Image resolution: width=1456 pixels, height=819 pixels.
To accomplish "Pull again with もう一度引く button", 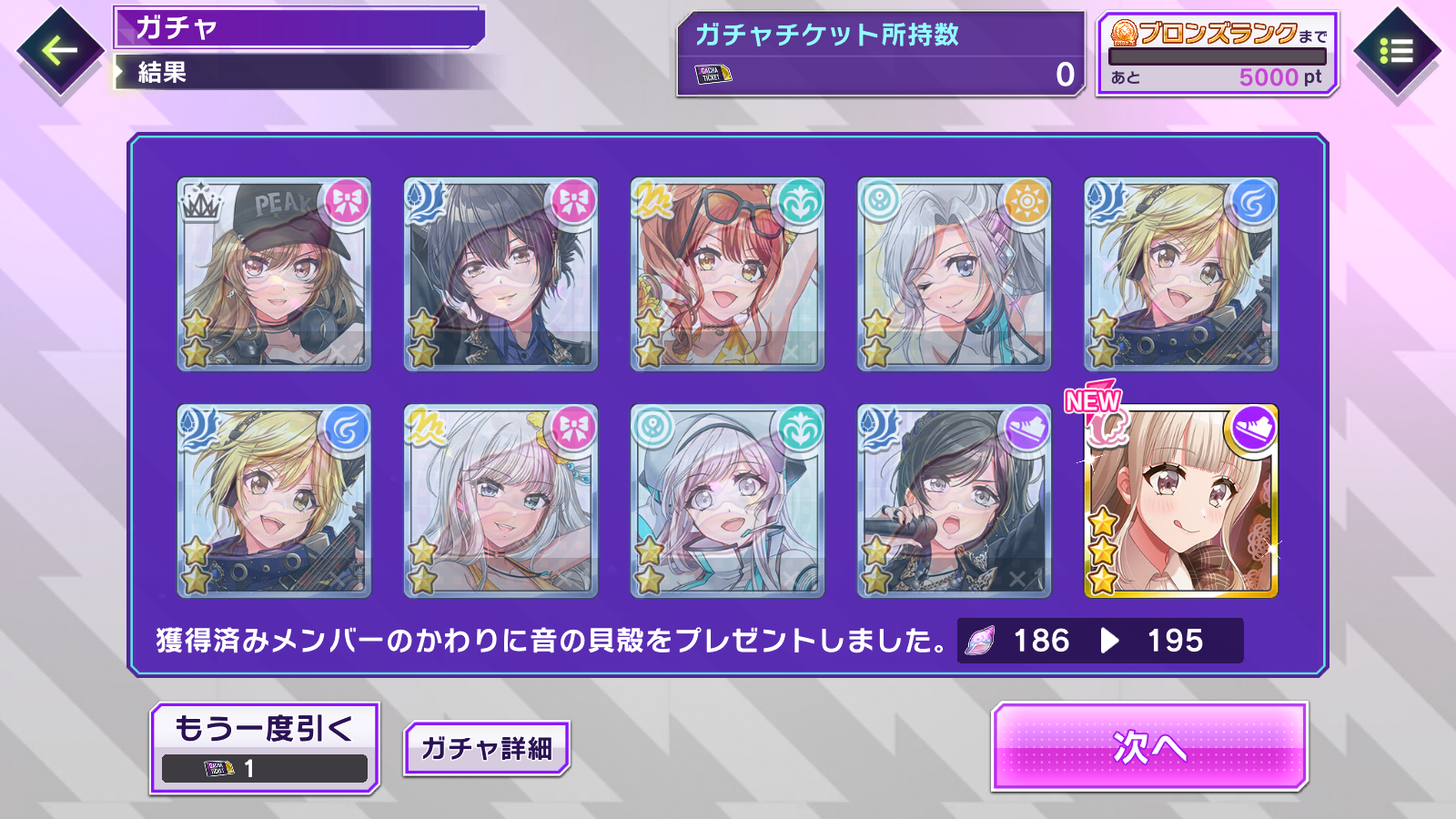I will pyautogui.click(x=264, y=747).
